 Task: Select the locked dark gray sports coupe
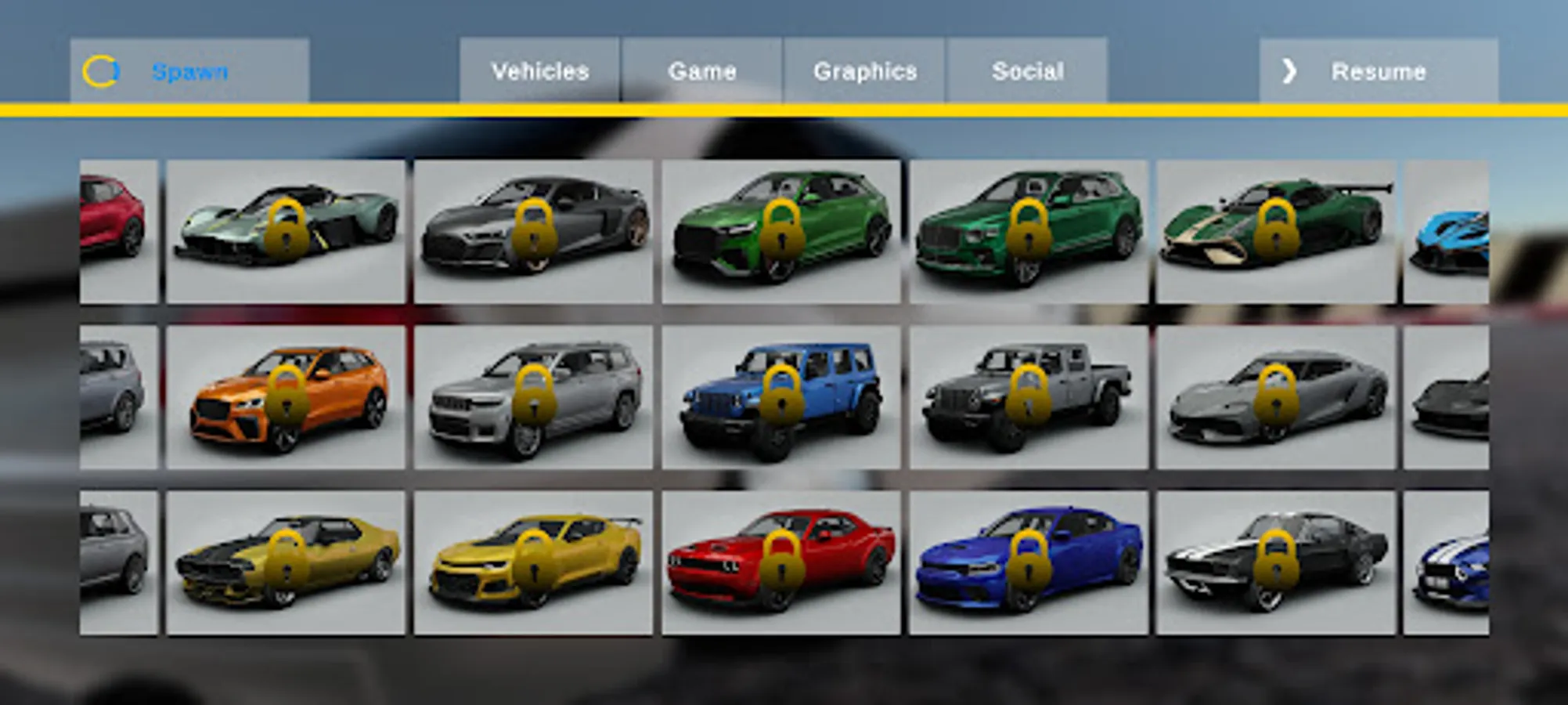[533, 232]
